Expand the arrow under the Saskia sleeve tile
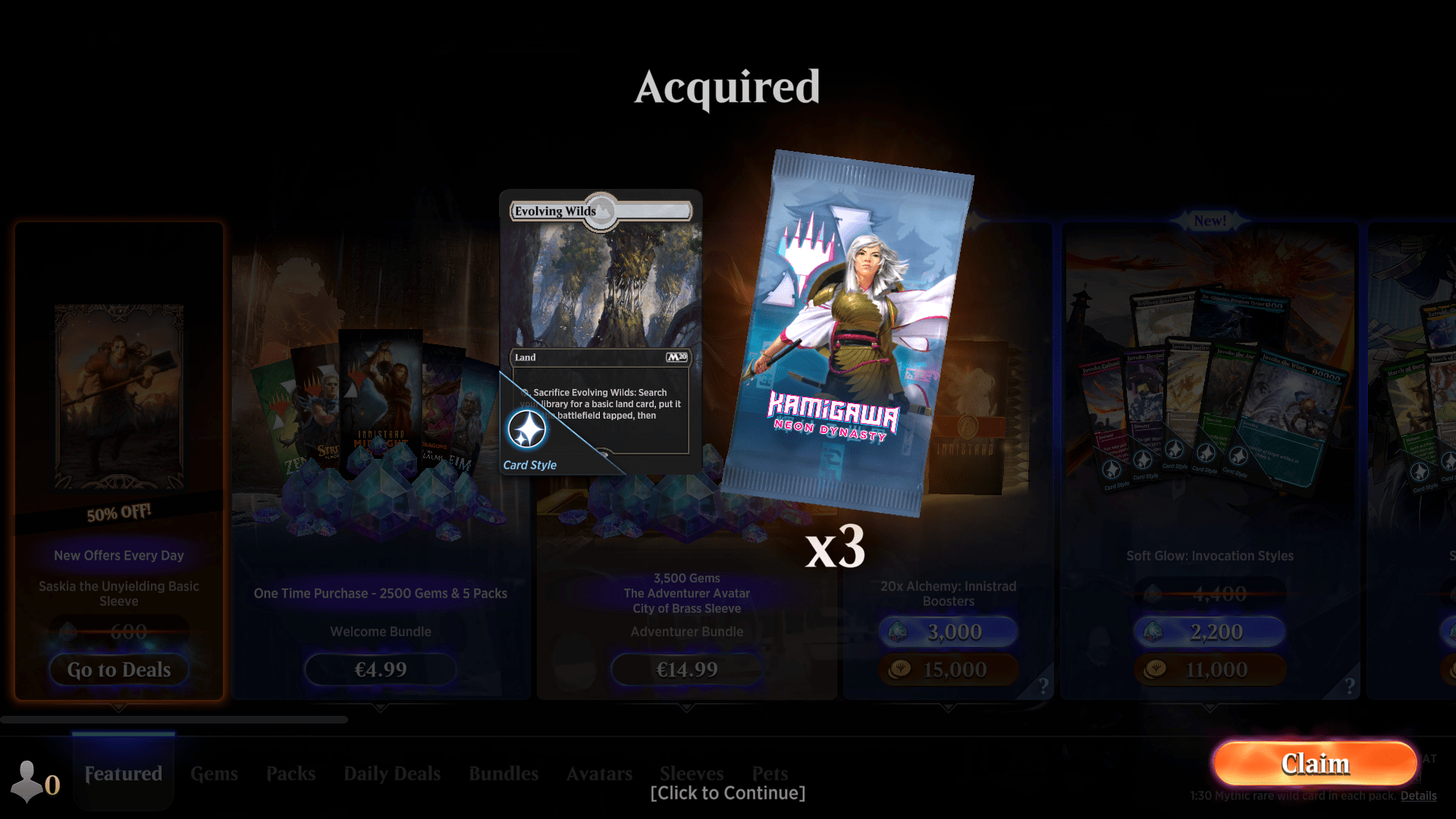 point(118,707)
